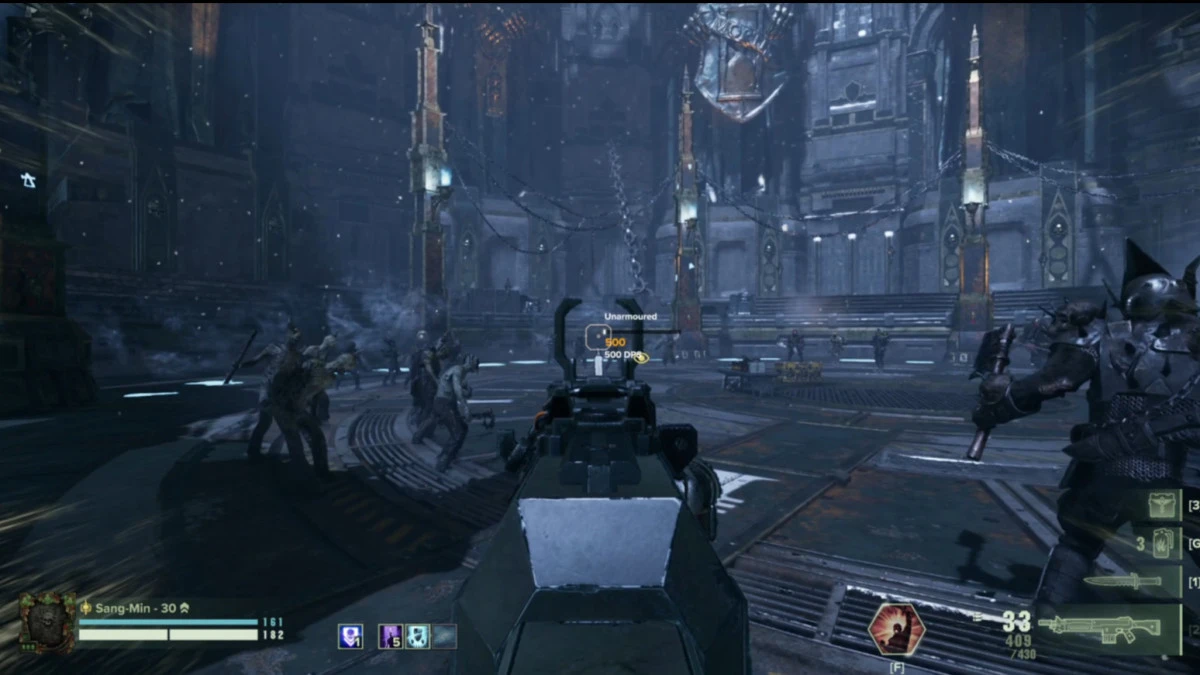Click the cyan armored-figure buff icon
Image resolution: width=1200 pixels, height=675 pixels.
click(418, 636)
